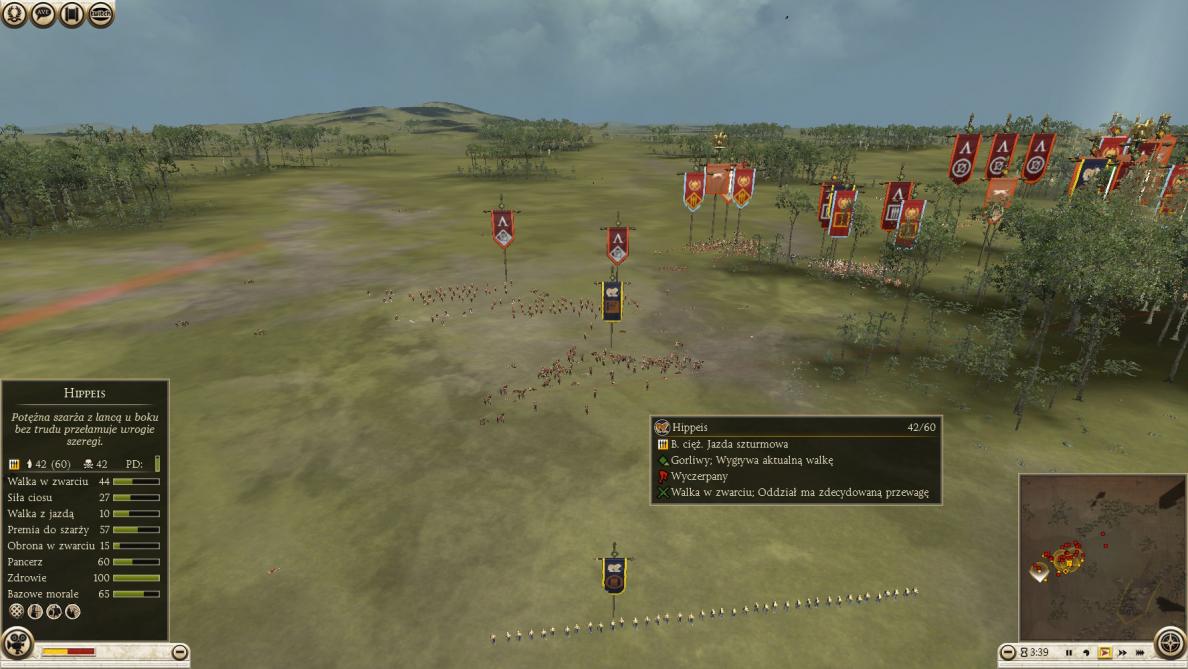
Task: Open the laurel wreath menu button
Action: click(x=14, y=15)
